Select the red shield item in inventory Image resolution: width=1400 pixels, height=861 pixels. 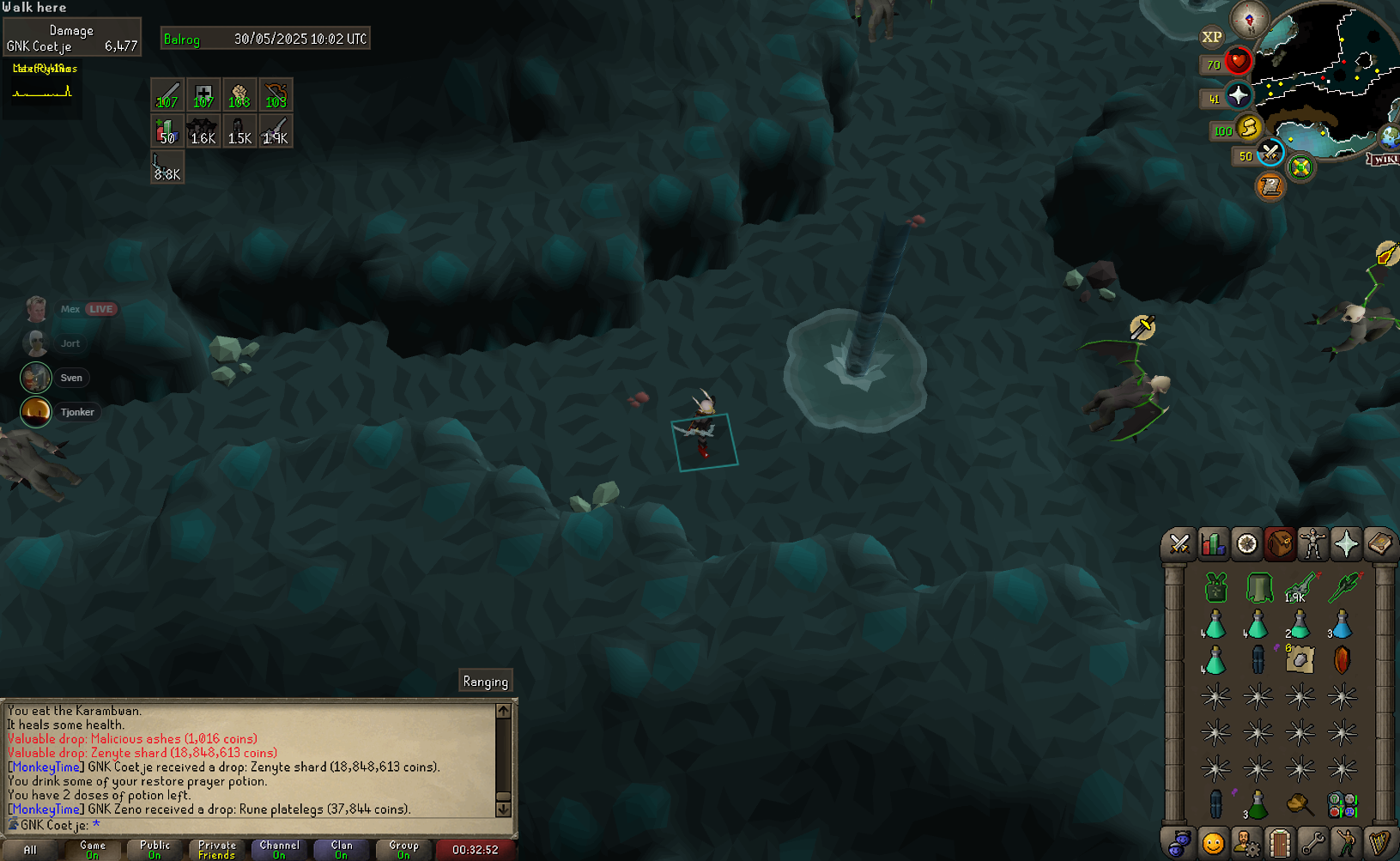click(1342, 659)
